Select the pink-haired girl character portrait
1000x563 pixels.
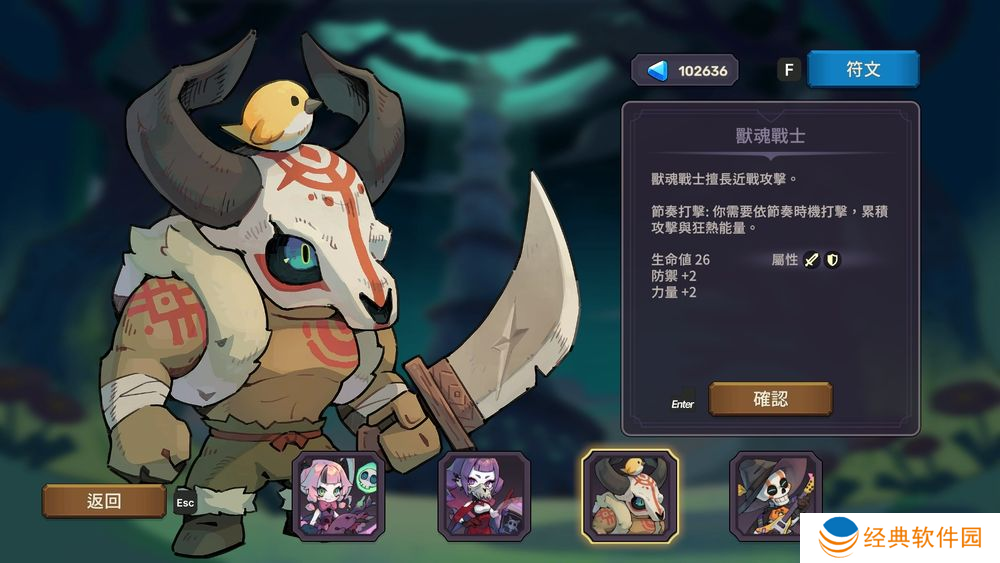point(337,497)
